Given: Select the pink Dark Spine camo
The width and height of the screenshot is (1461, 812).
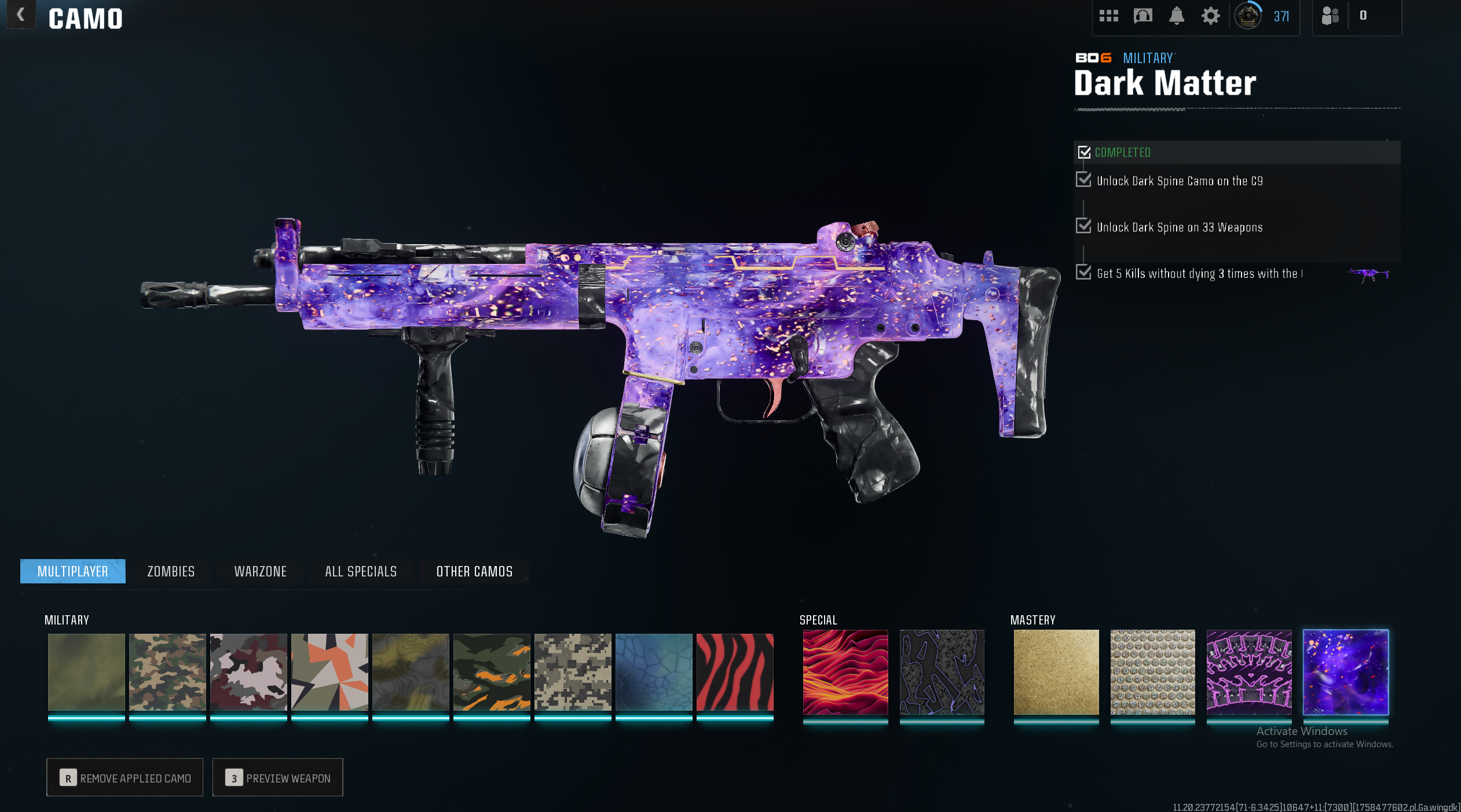Looking at the screenshot, I should tap(1249, 672).
